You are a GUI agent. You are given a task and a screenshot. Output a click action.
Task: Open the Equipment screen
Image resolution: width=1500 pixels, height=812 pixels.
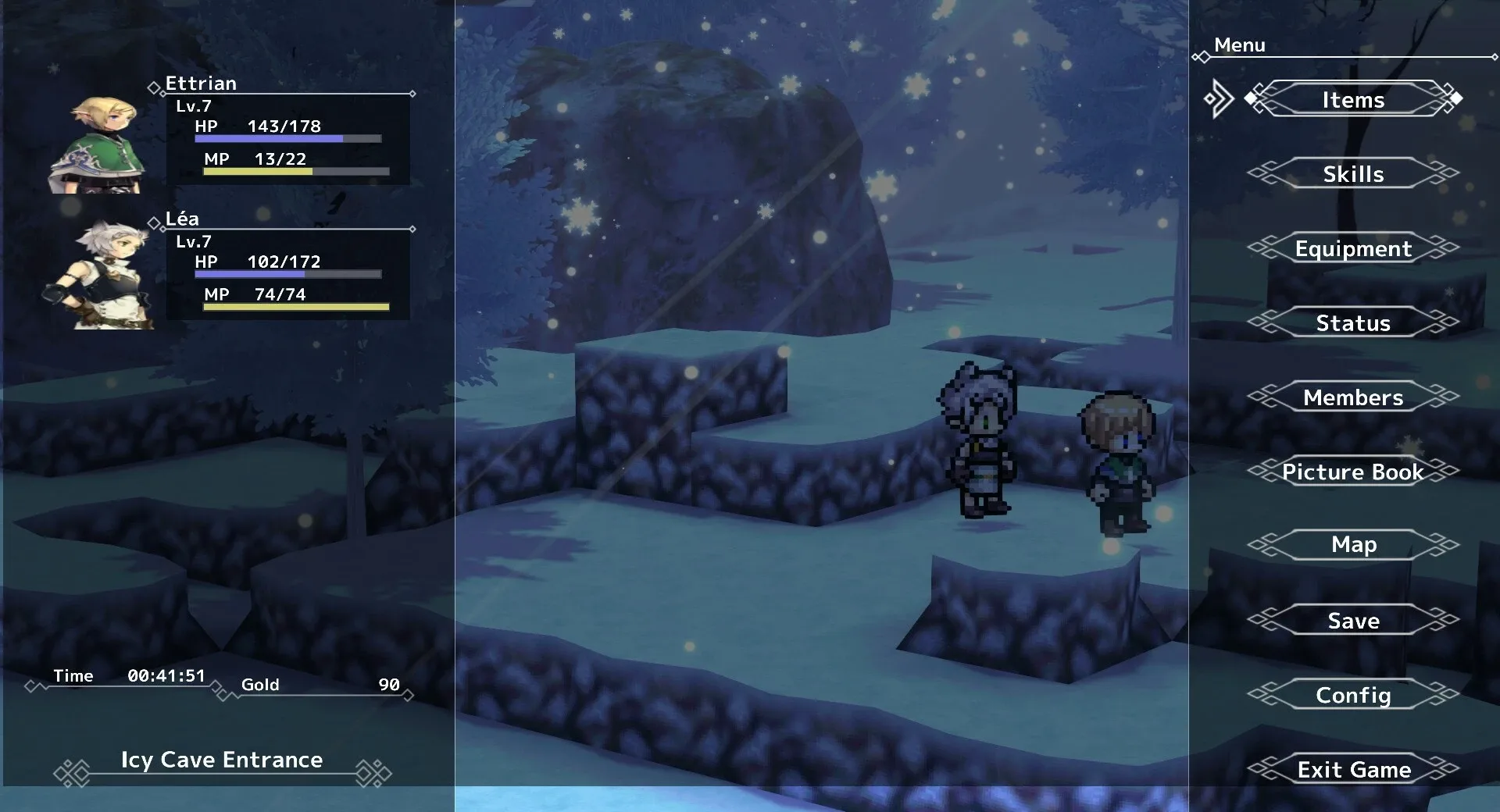[x=1354, y=248]
